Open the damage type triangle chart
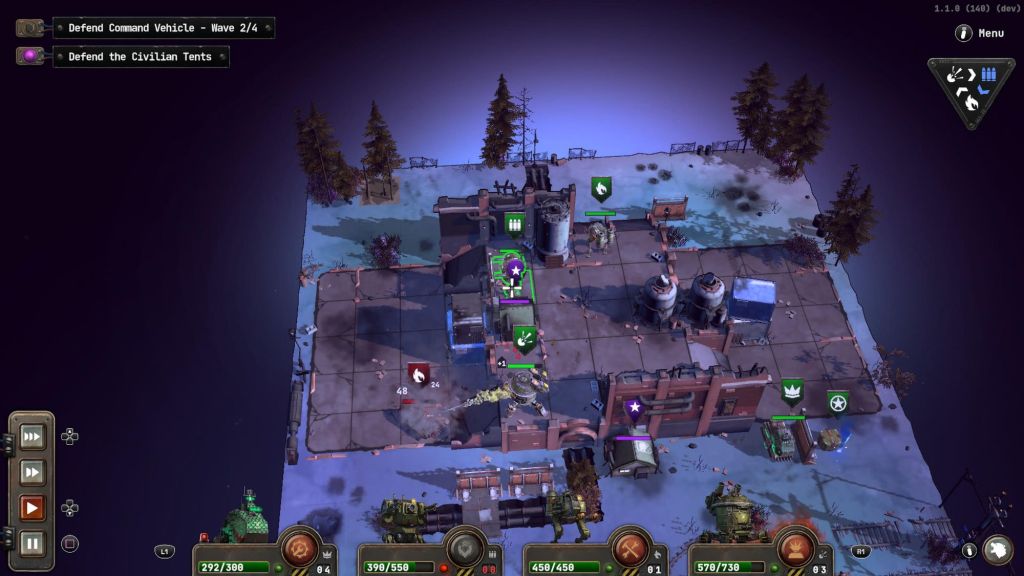 (x=971, y=89)
